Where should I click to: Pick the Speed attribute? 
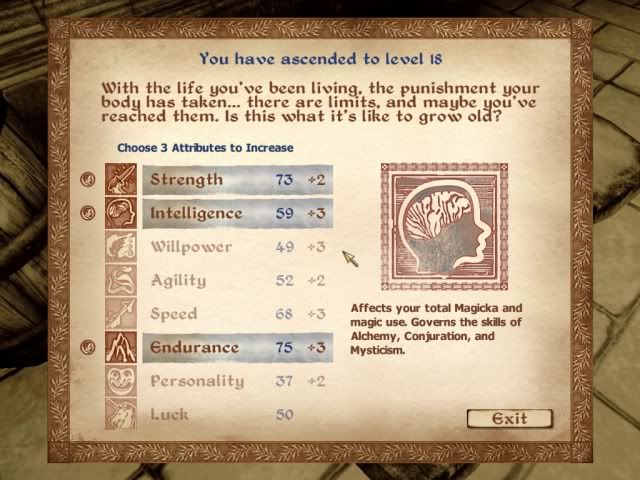tap(240, 314)
